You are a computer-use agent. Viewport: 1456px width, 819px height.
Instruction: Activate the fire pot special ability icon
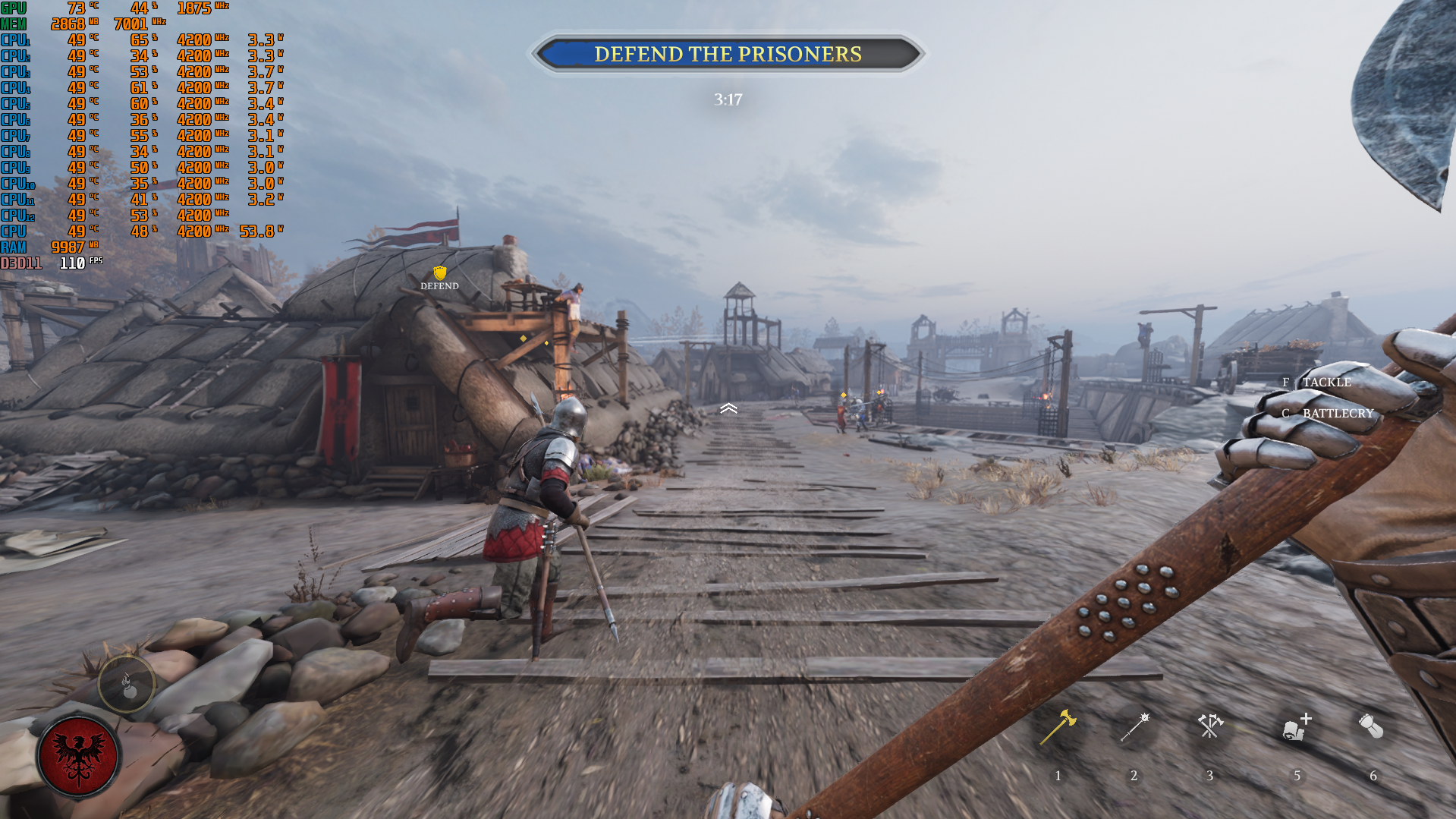point(127,685)
